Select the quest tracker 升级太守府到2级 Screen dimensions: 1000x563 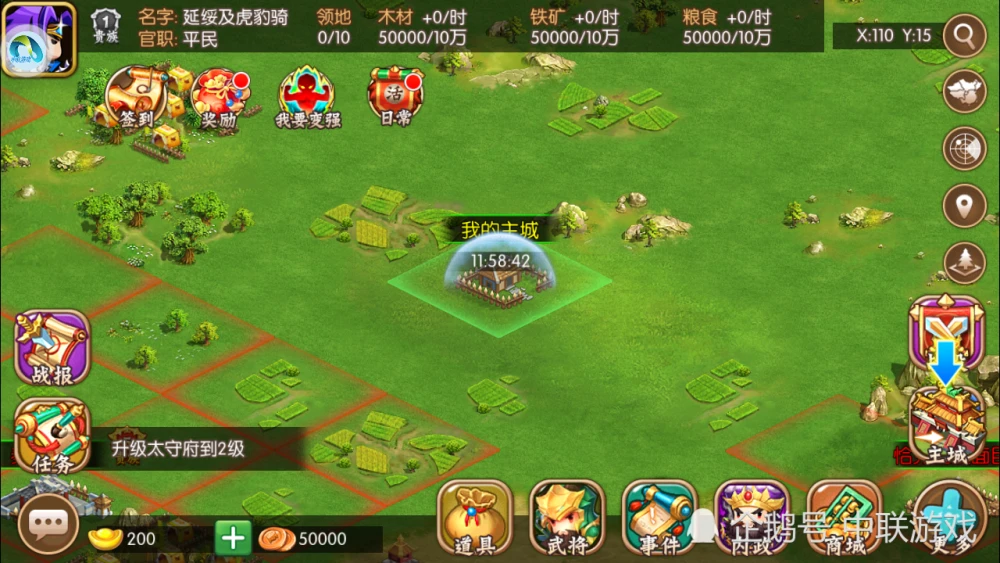178,449
